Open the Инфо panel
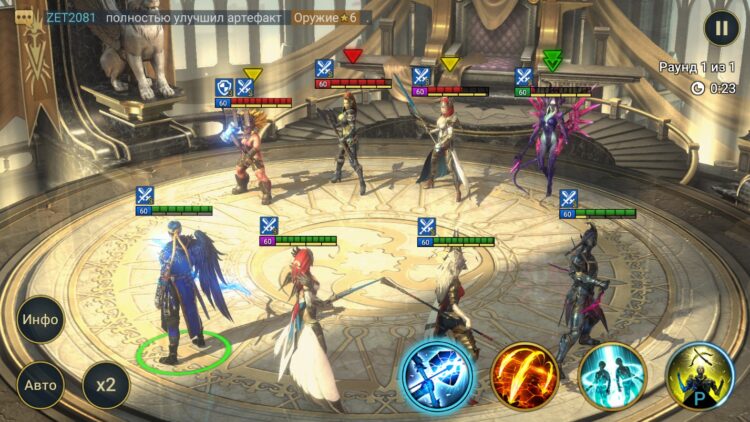 click(41, 320)
